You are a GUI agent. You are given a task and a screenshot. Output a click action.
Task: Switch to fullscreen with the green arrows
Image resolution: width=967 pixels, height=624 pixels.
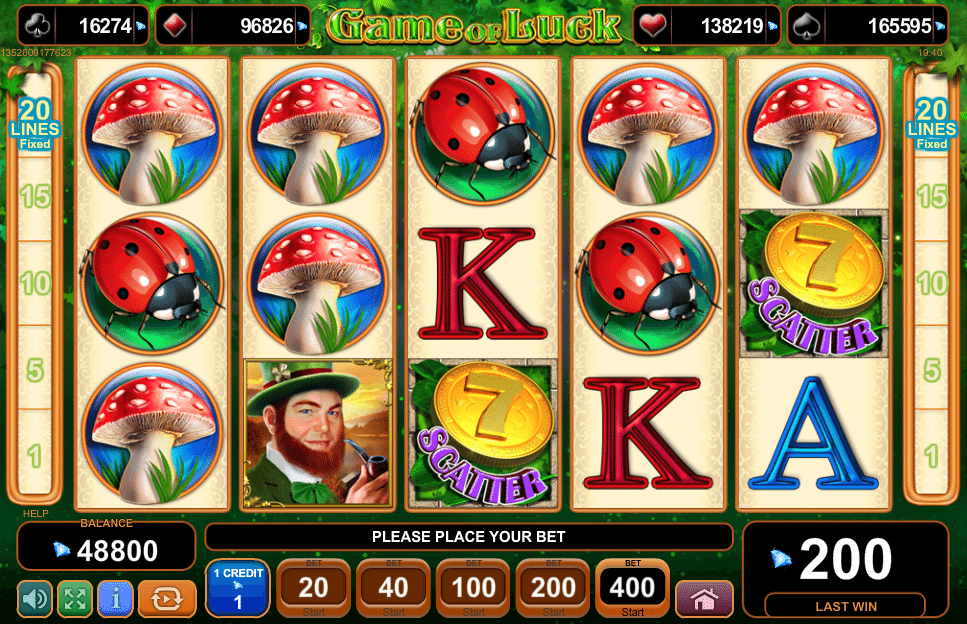(75, 599)
